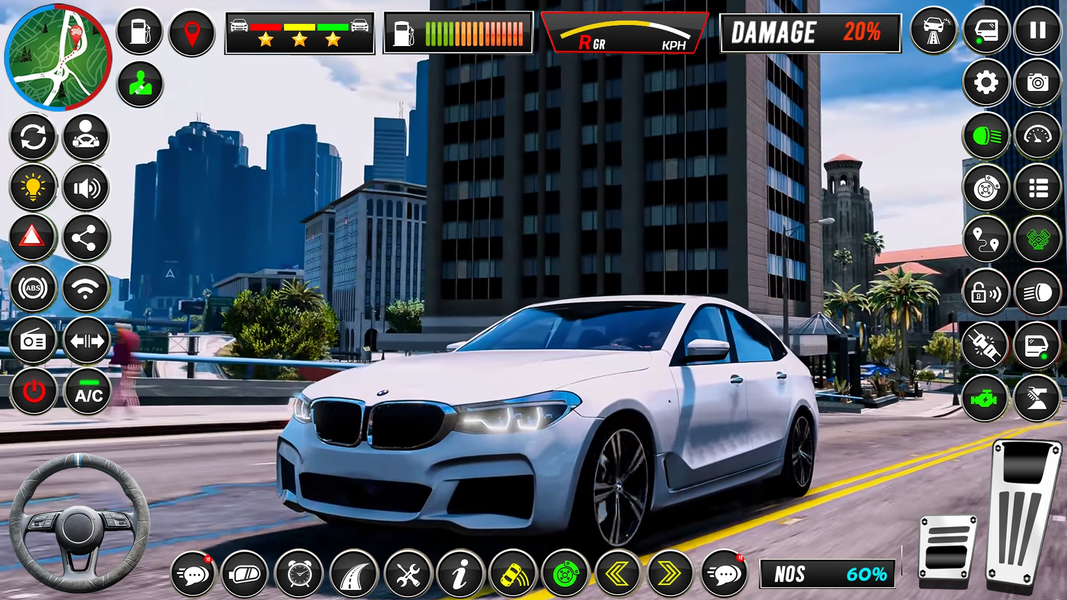Click the steering wheel control
This screenshot has width=1067, height=600.
[78, 522]
